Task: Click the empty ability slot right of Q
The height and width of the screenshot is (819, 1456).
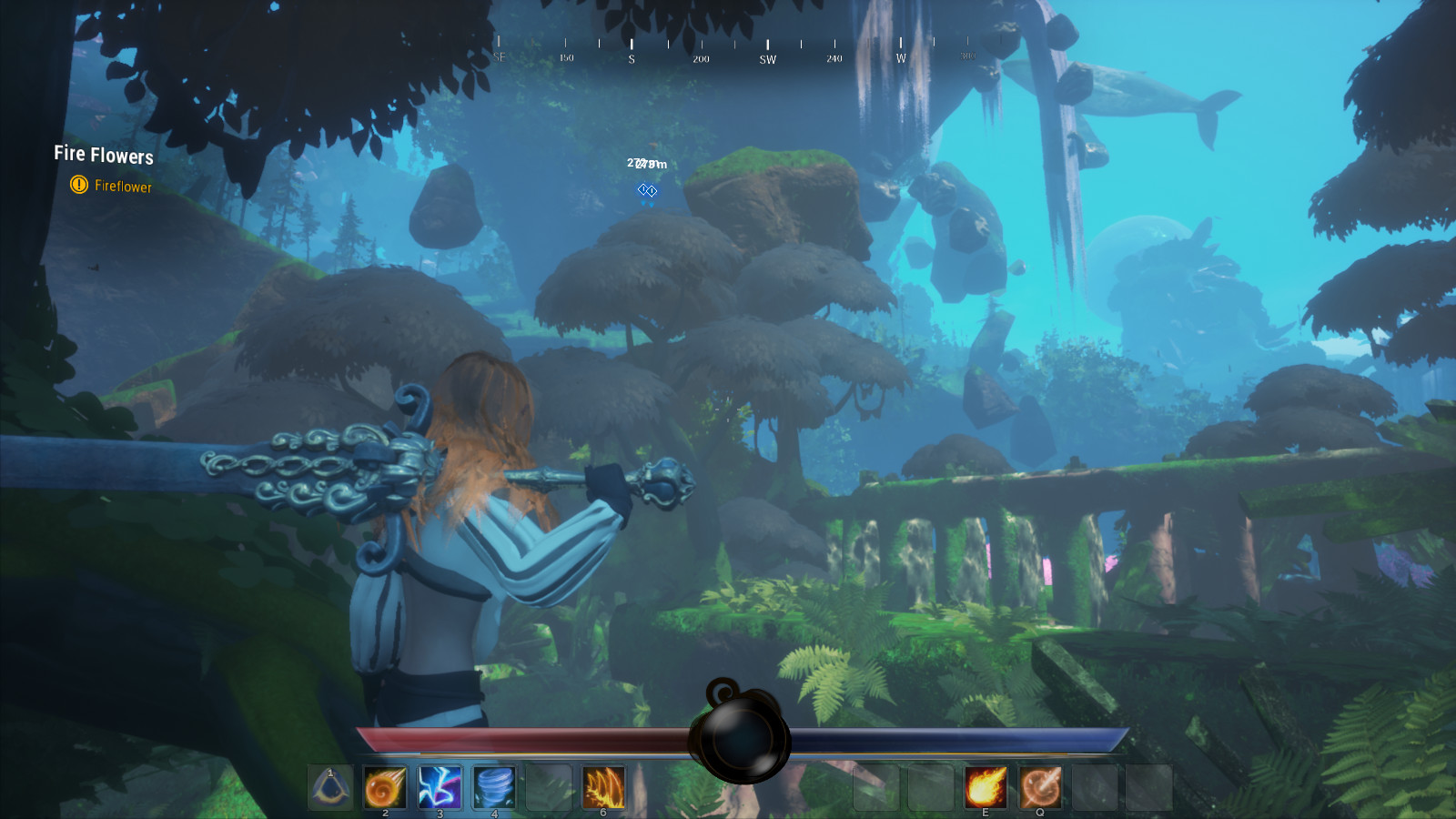Action: click(1096, 786)
